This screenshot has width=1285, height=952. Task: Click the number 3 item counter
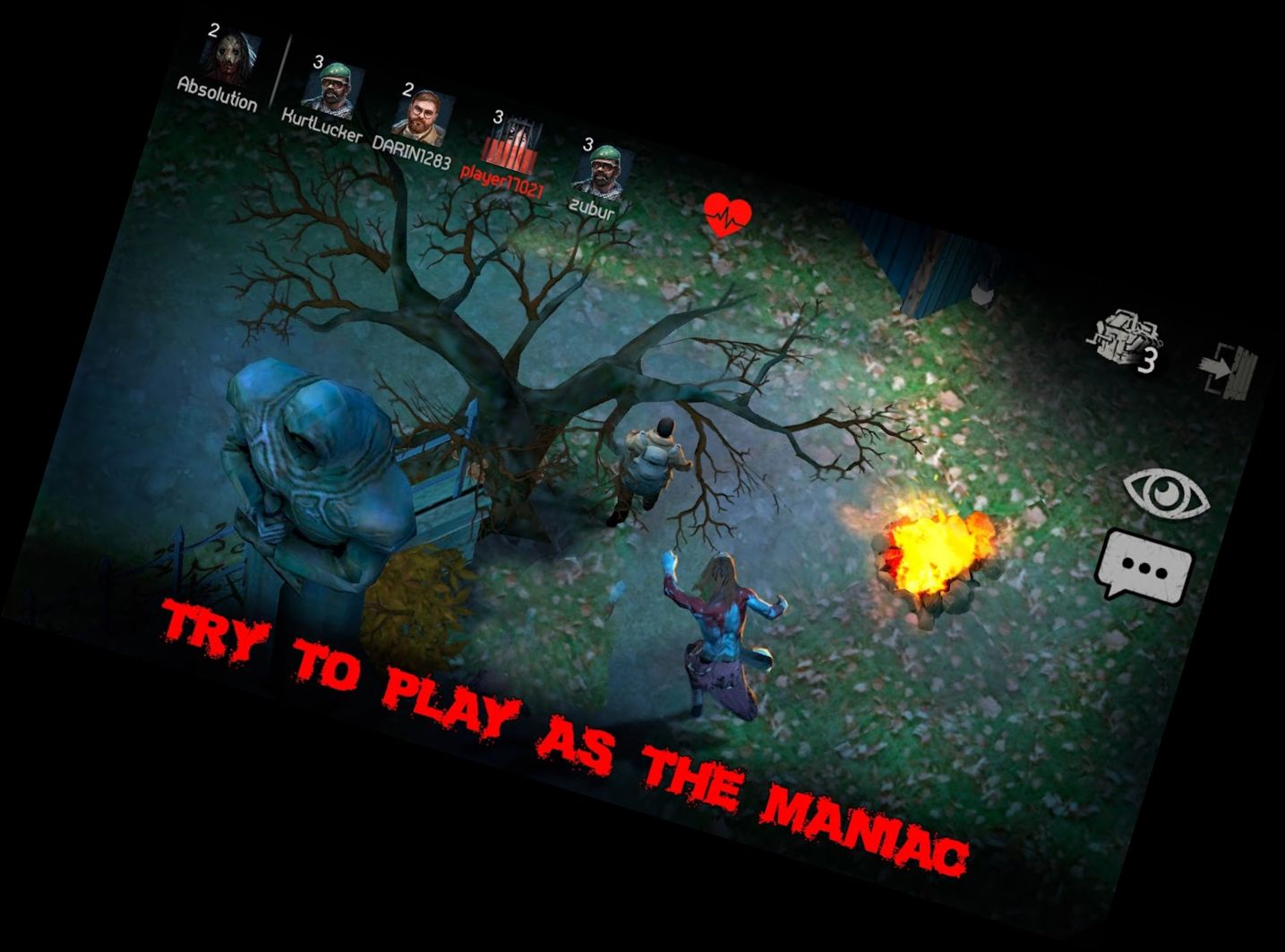point(1146,358)
